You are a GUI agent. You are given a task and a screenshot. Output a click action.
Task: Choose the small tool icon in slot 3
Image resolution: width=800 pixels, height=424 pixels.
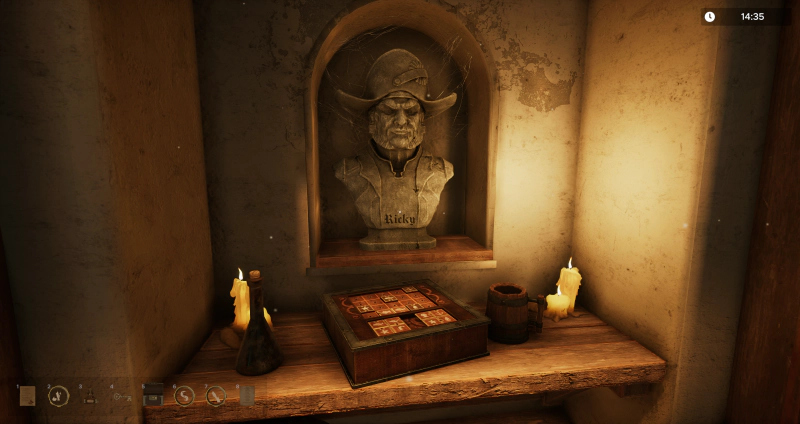(90, 397)
